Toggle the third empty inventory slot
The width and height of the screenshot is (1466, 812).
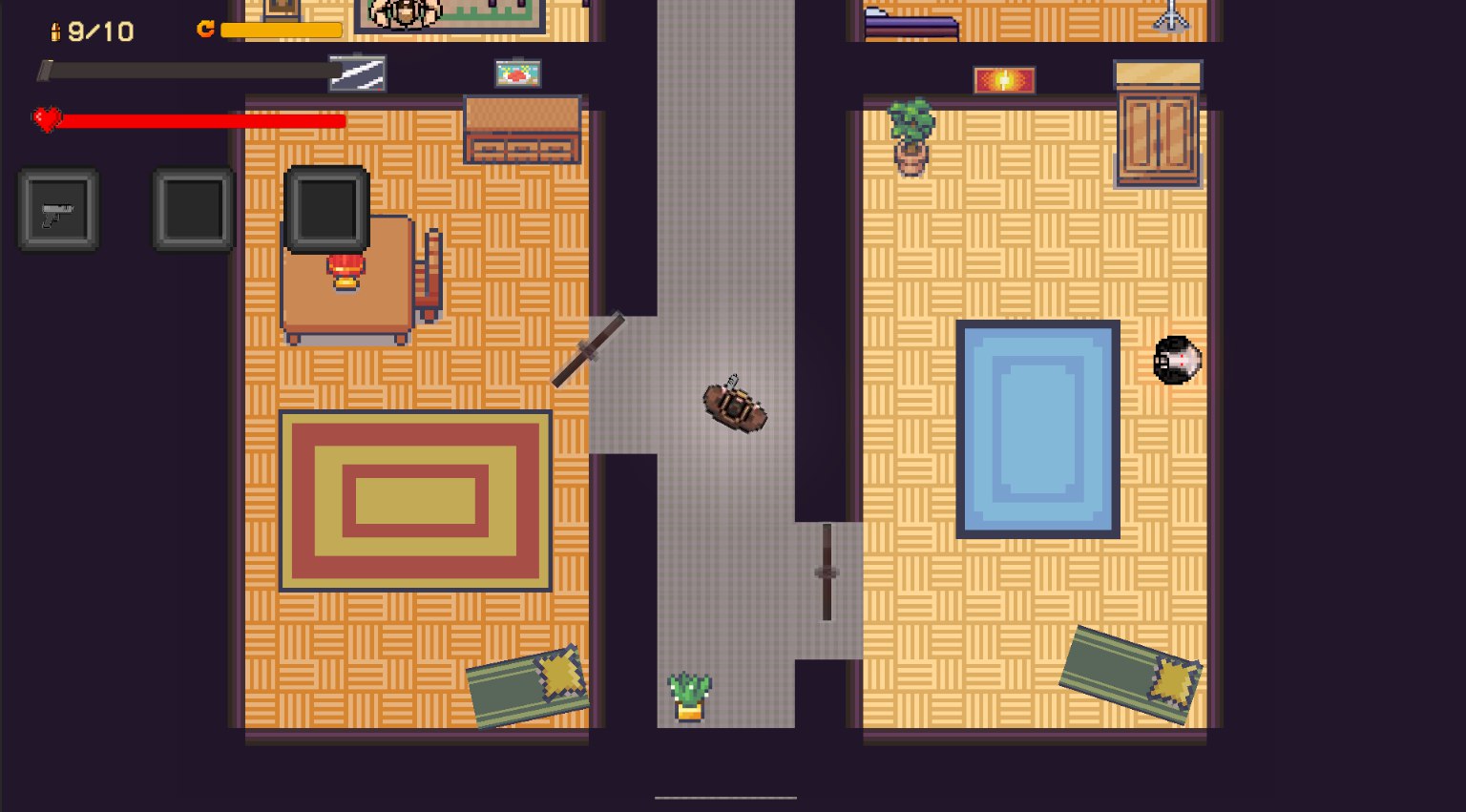(326, 208)
